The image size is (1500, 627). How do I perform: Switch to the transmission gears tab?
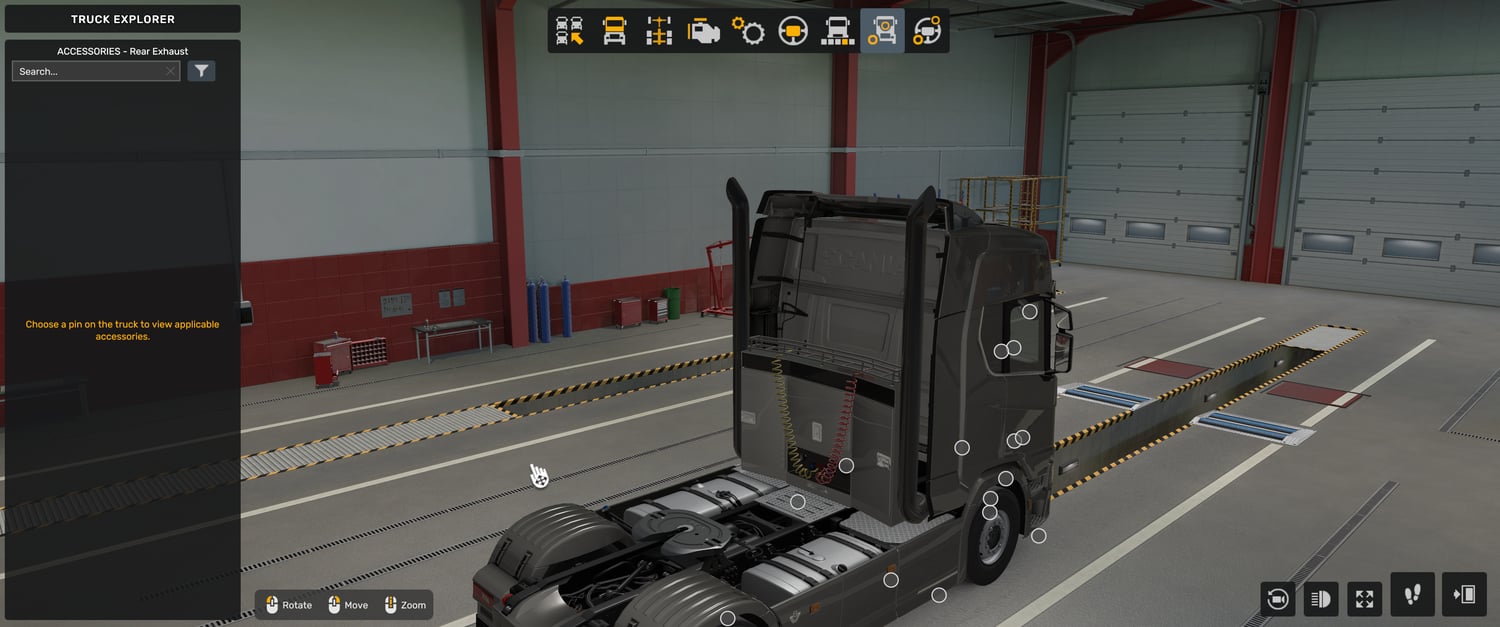[x=748, y=31]
